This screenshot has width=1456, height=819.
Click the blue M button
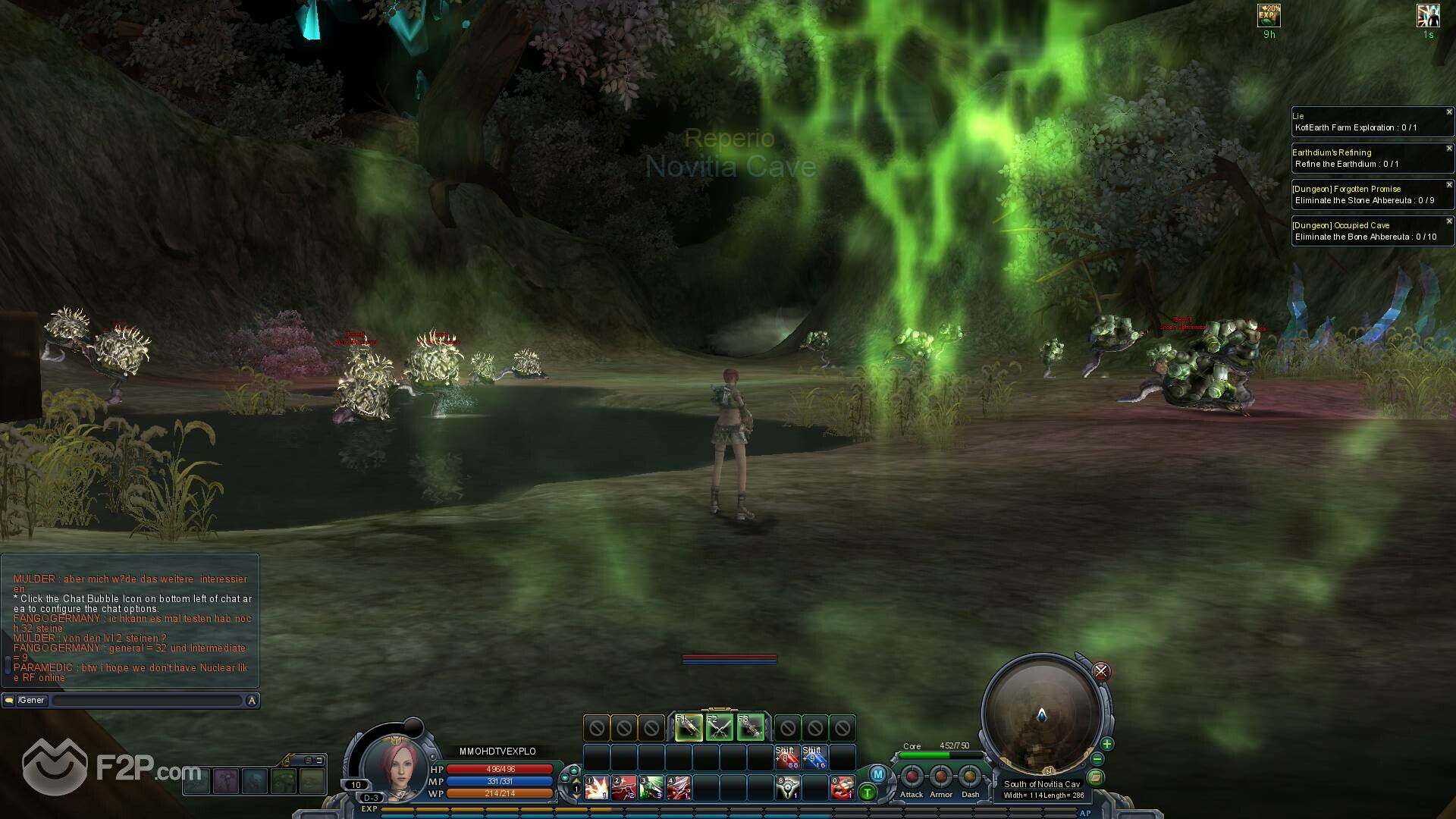[877, 774]
